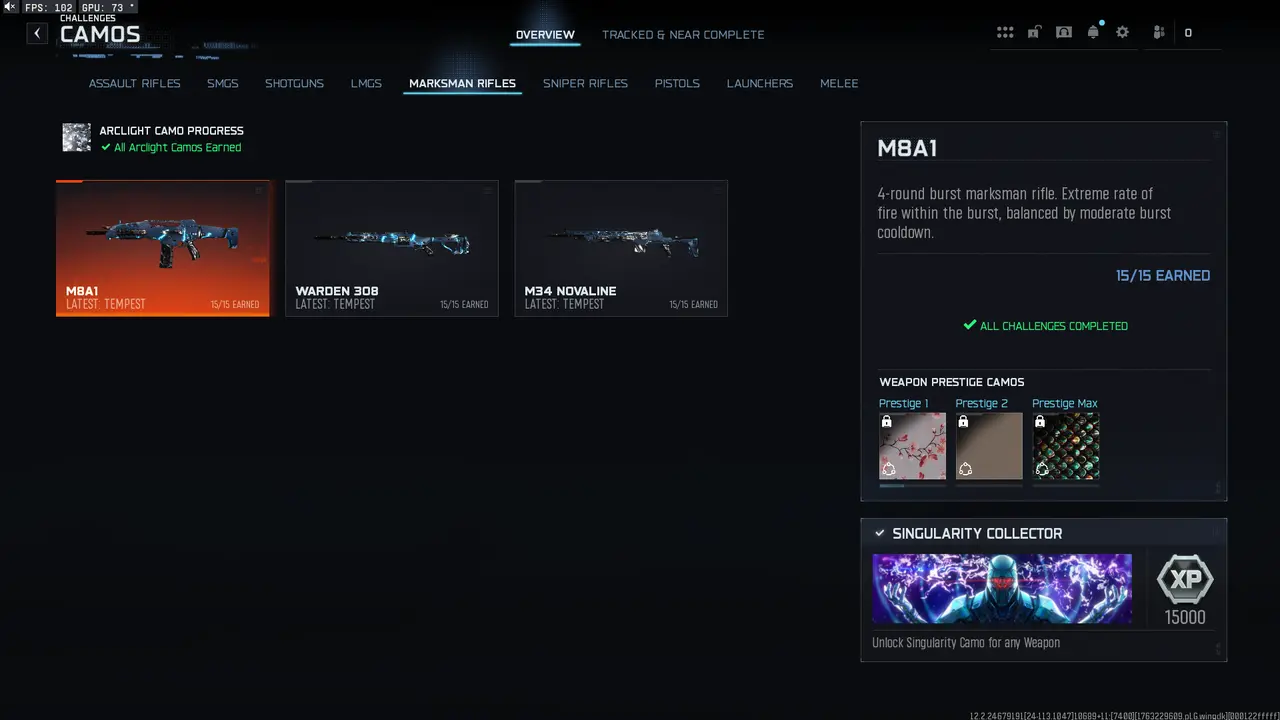The image size is (1280, 720).
Task: Click the Arclight camo progress swatch icon
Action: [x=76, y=137]
